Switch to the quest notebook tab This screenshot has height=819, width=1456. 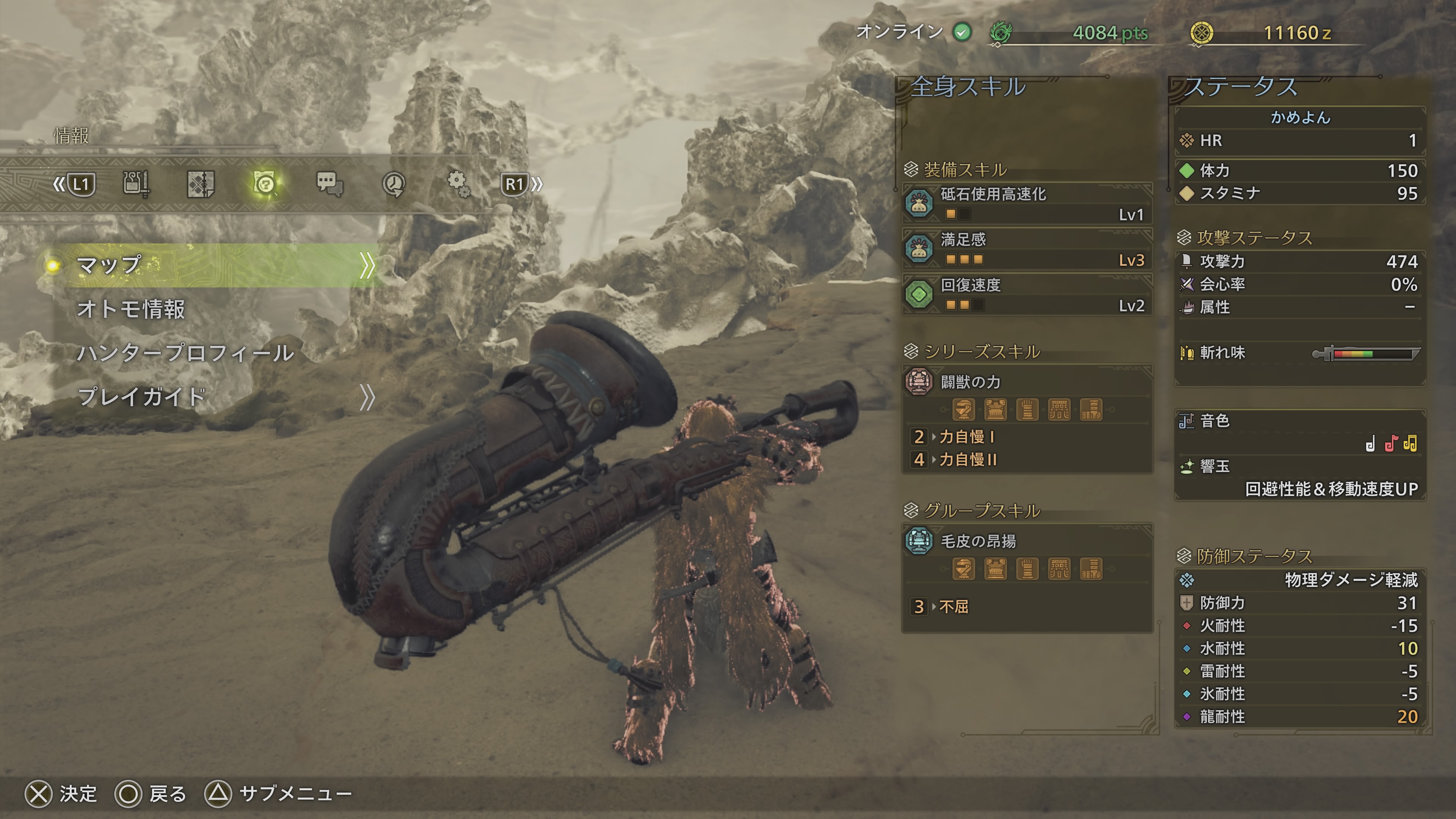[201, 184]
